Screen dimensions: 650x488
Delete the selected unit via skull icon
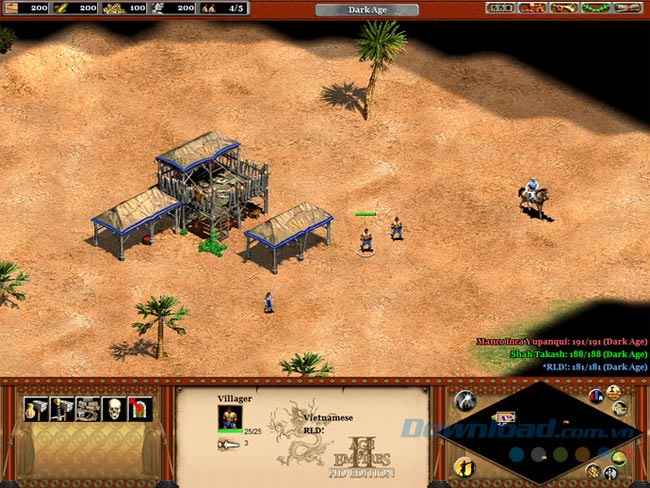pyautogui.click(x=114, y=409)
